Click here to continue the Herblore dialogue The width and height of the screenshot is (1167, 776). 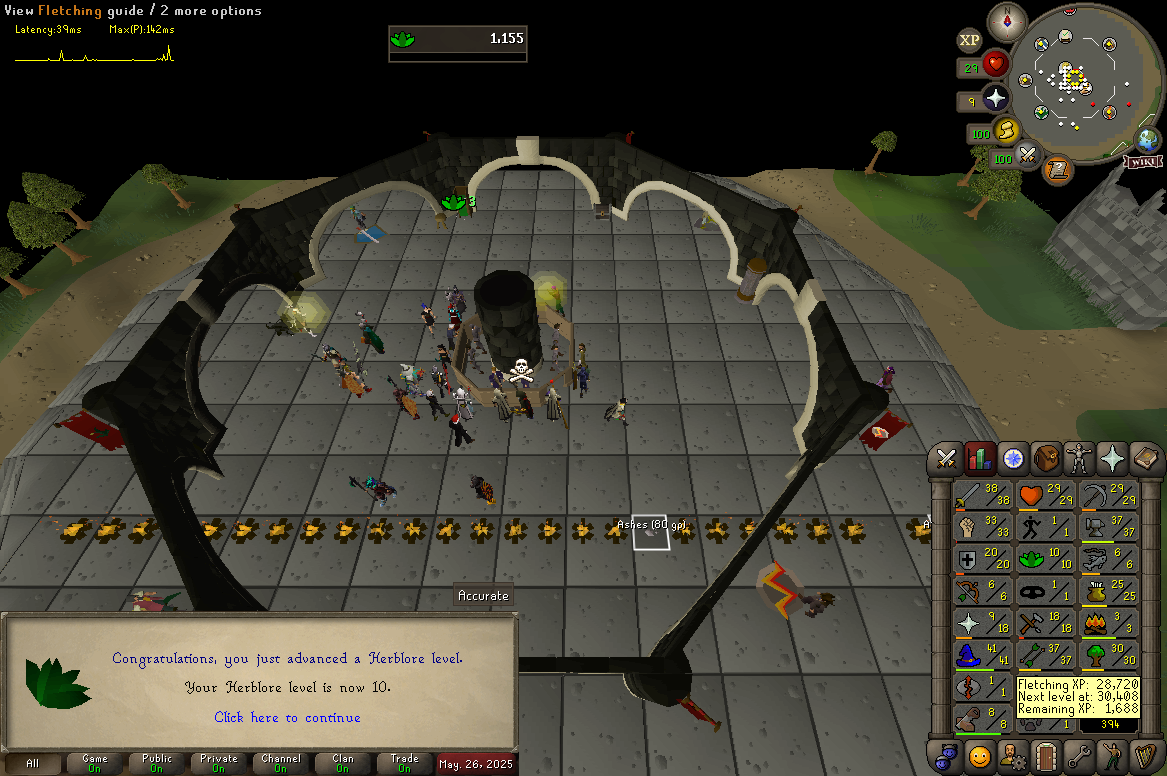(x=287, y=717)
